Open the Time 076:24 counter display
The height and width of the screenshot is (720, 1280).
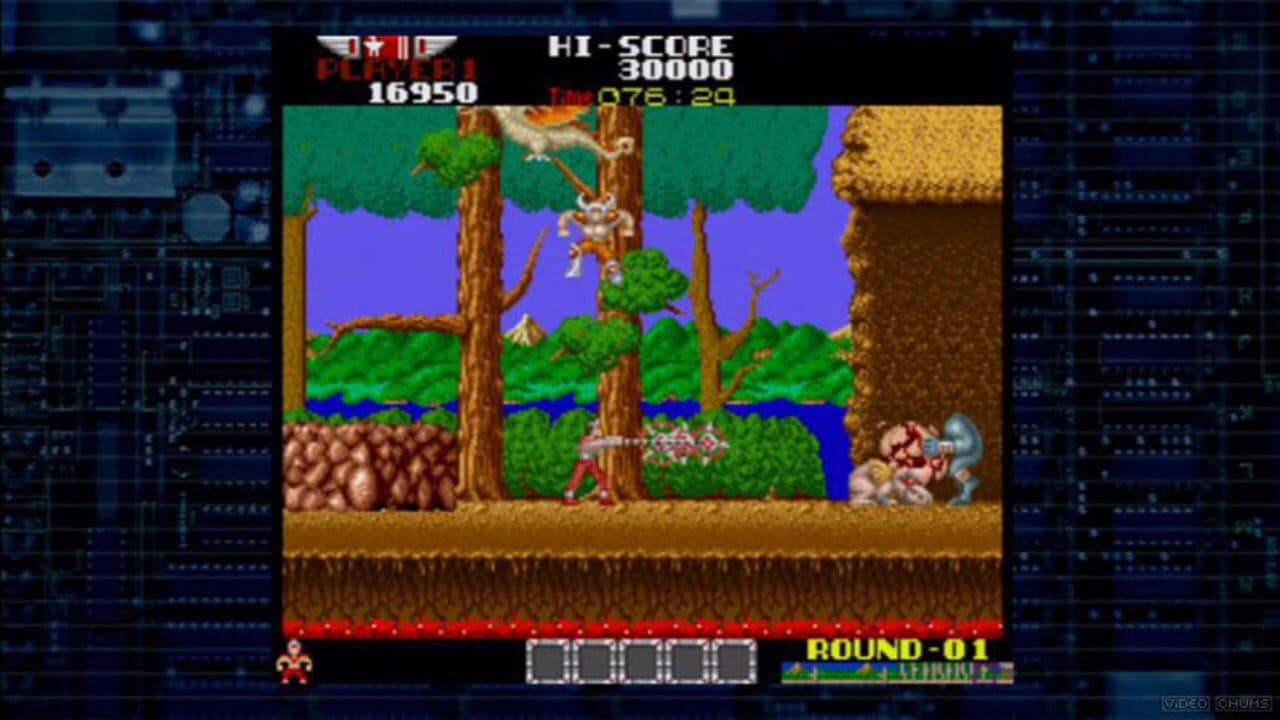640,97
